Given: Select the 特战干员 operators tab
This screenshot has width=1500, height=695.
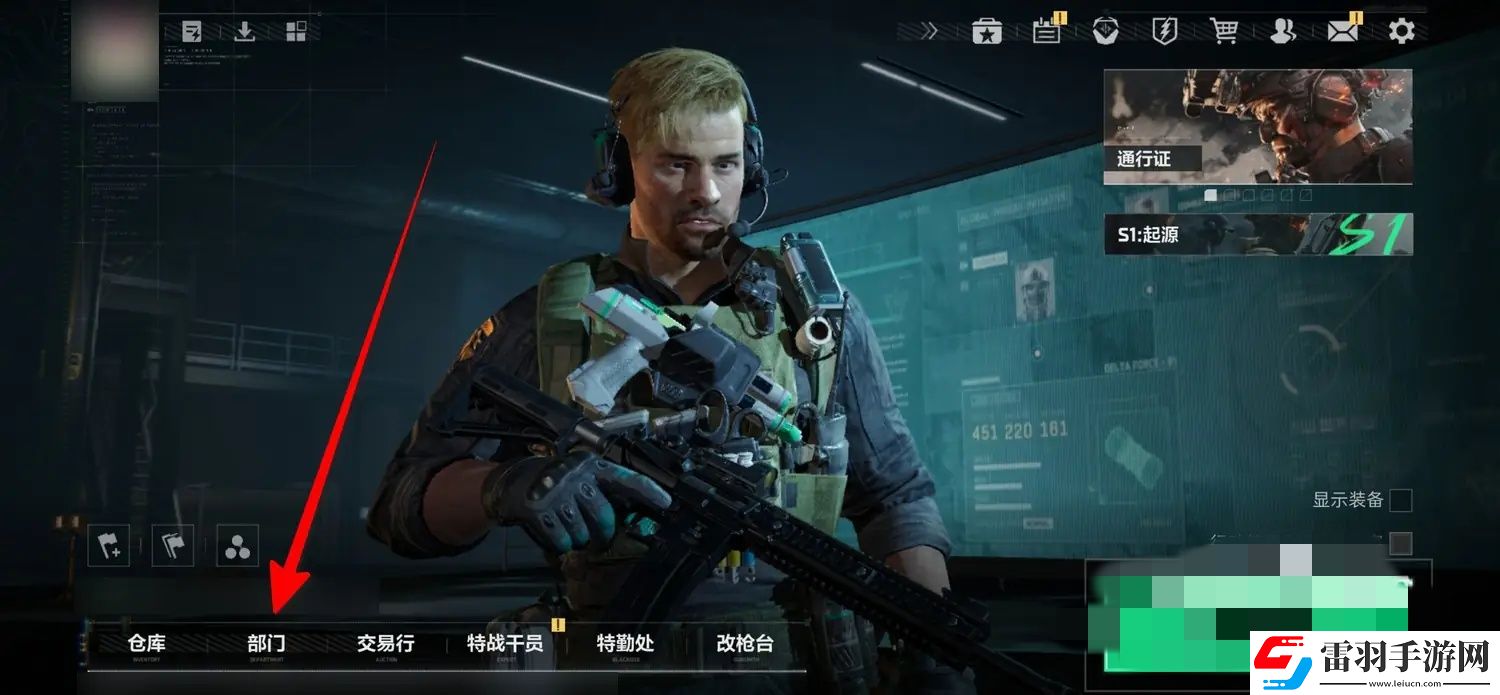Looking at the screenshot, I should tap(505, 644).
